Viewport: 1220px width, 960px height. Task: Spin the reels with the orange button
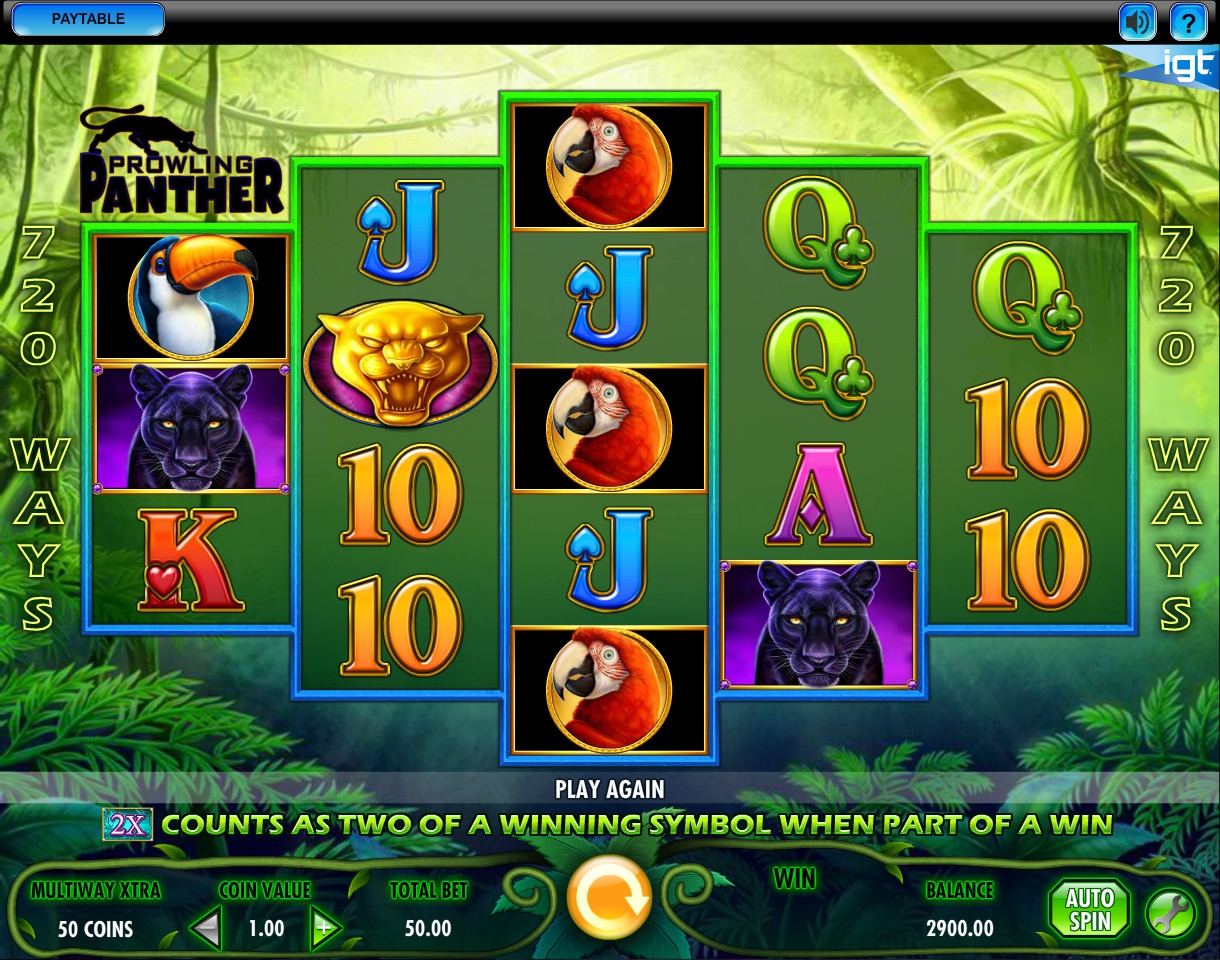point(609,897)
